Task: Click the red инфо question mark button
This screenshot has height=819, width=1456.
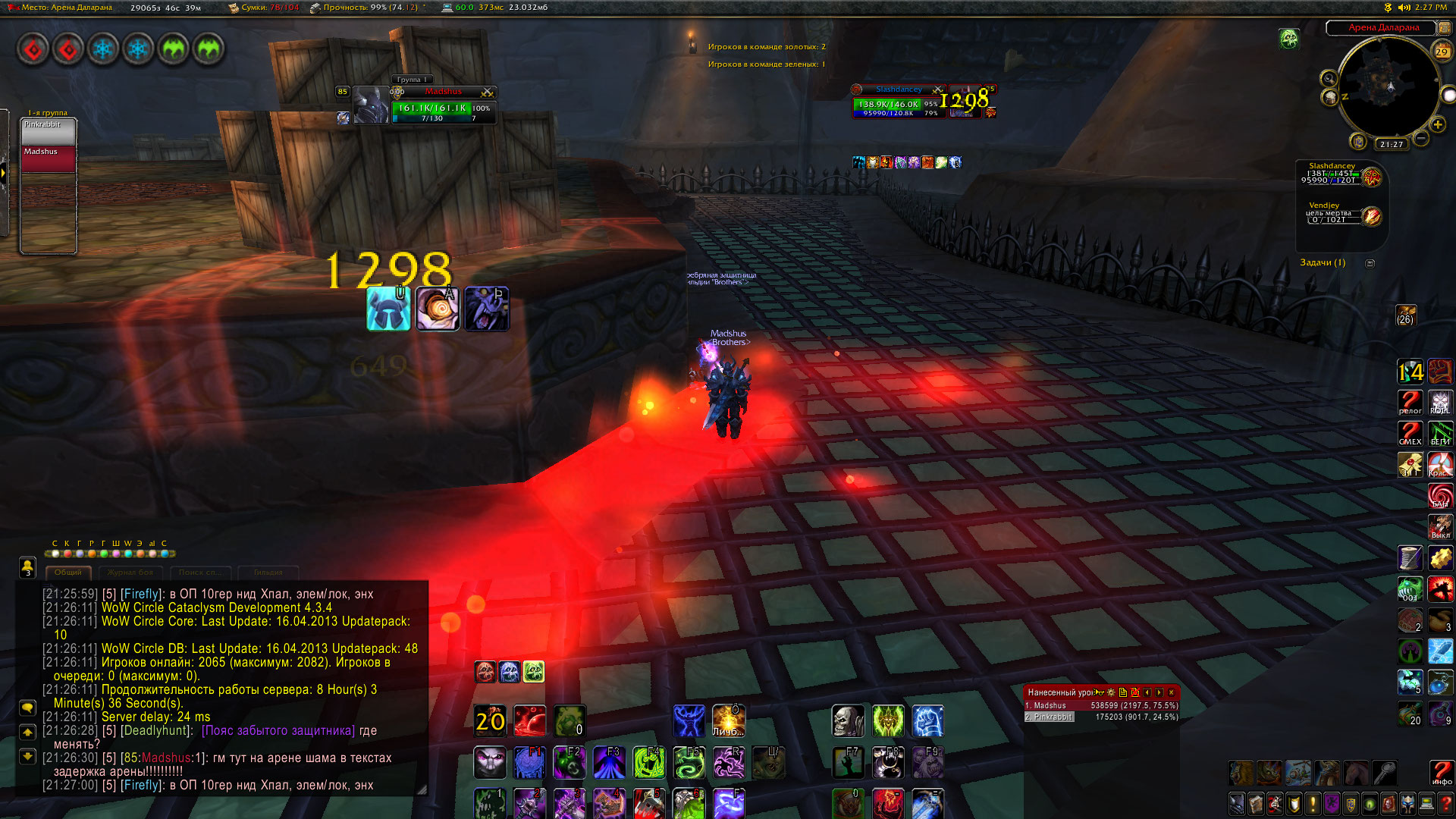Action: (x=1442, y=773)
